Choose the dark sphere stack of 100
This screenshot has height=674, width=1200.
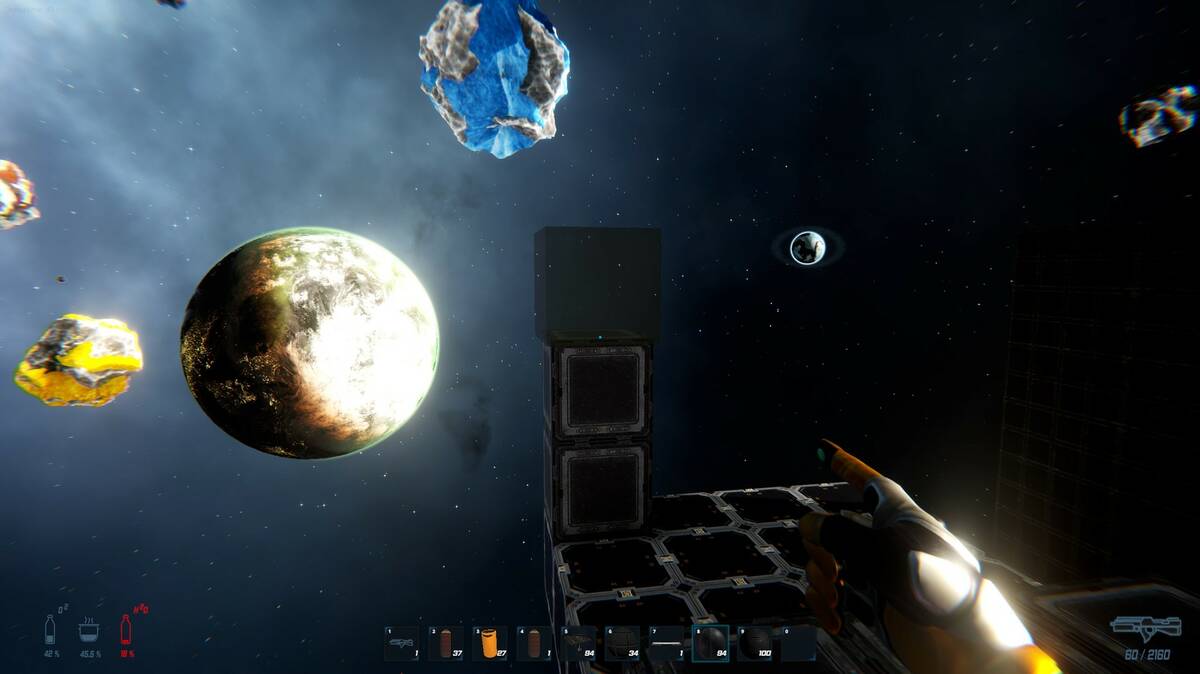click(x=754, y=643)
